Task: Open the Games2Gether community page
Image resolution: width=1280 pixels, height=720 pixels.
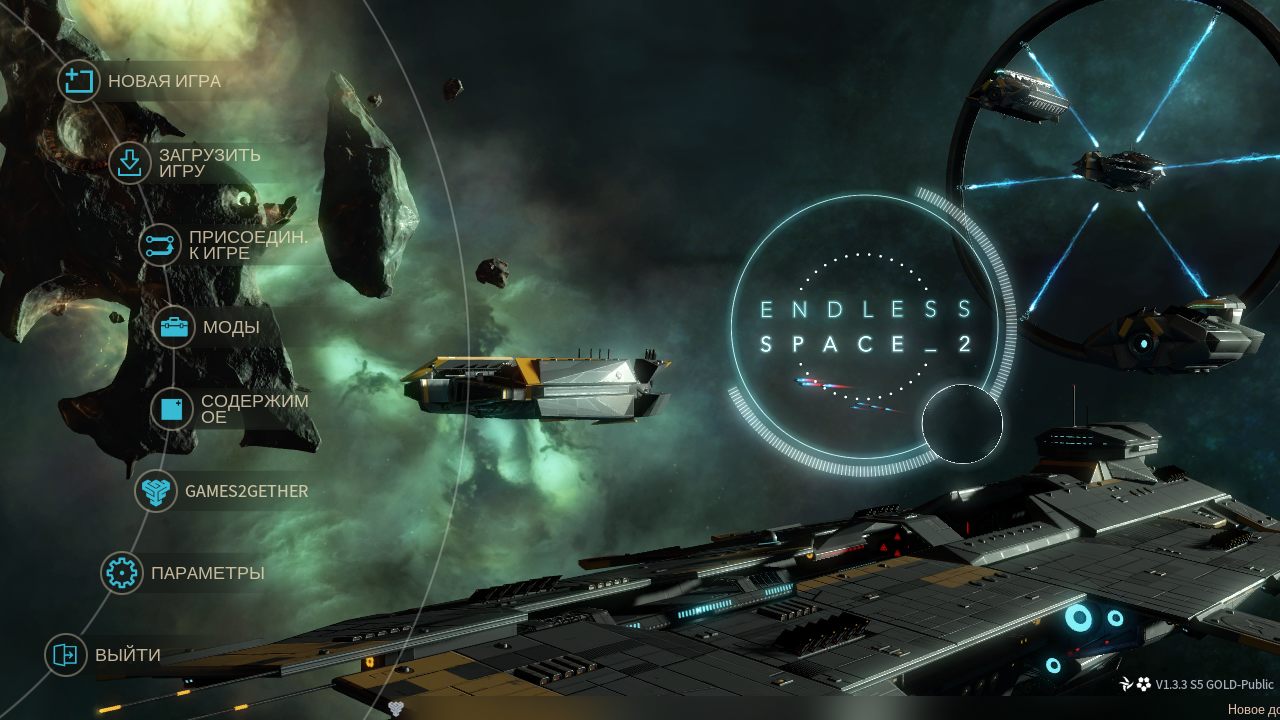Action: pos(245,491)
